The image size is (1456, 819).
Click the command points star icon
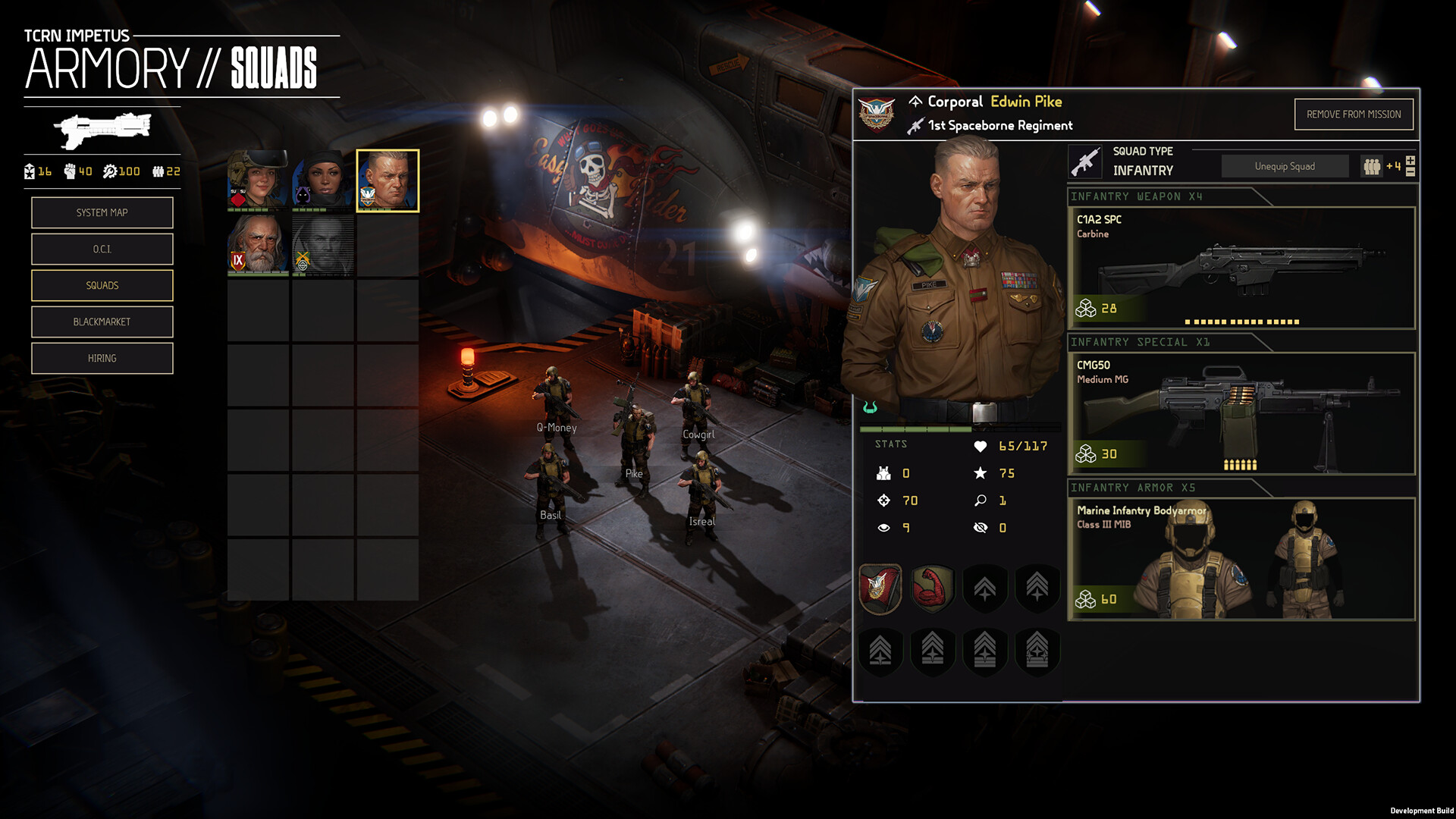(981, 473)
